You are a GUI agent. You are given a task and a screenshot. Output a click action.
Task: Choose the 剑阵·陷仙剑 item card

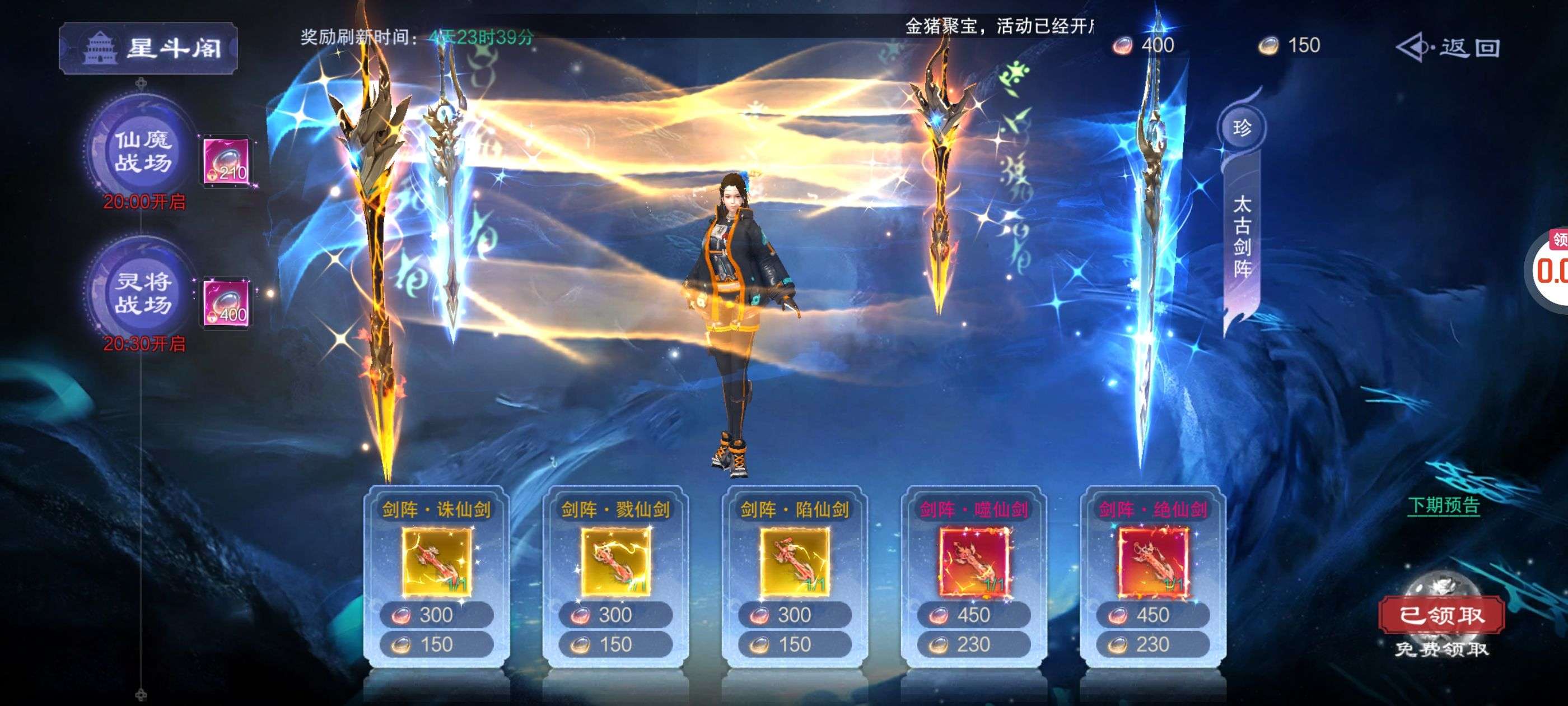click(x=794, y=560)
